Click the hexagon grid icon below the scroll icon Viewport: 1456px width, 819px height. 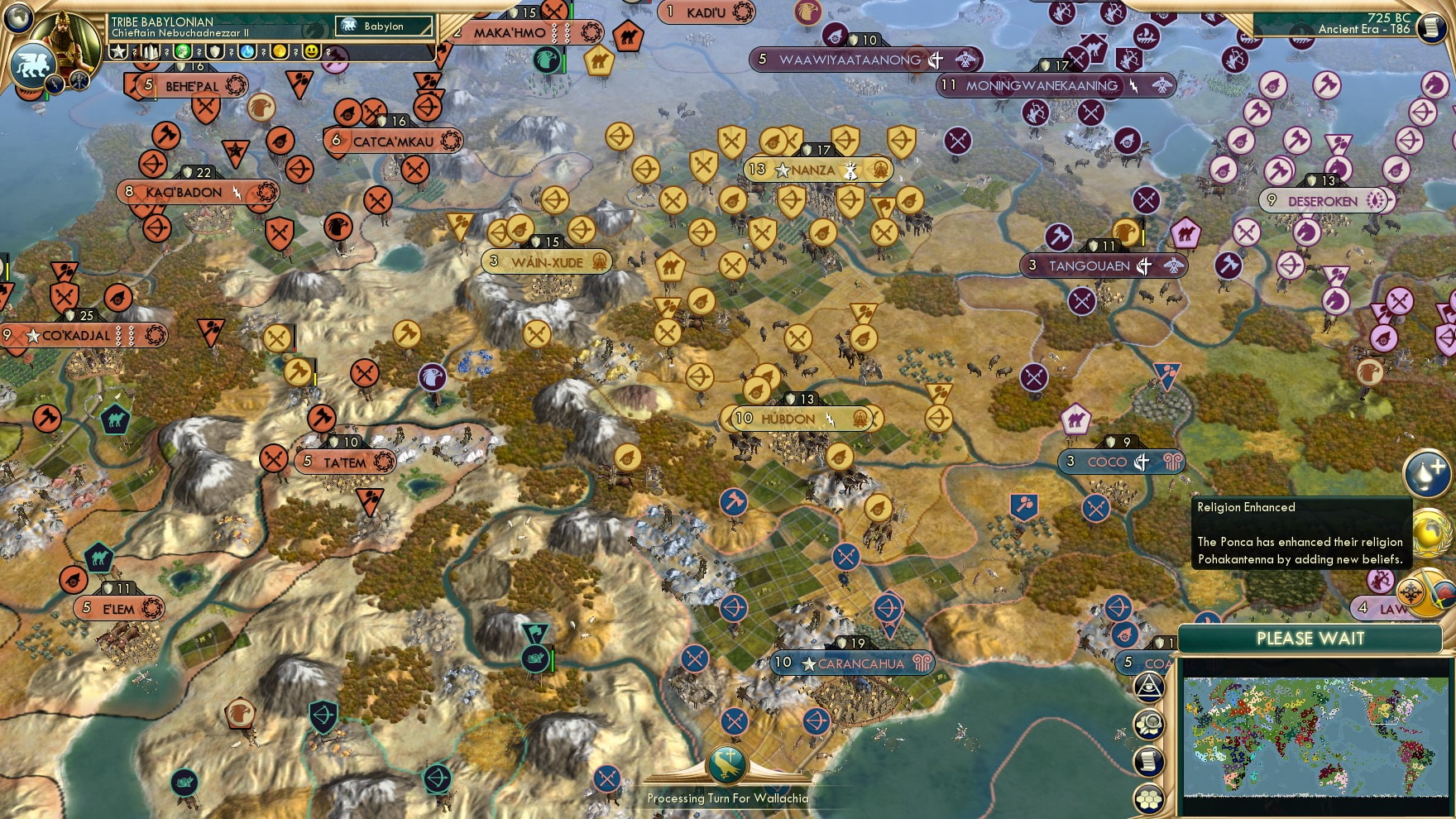pyautogui.click(x=1151, y=798)
